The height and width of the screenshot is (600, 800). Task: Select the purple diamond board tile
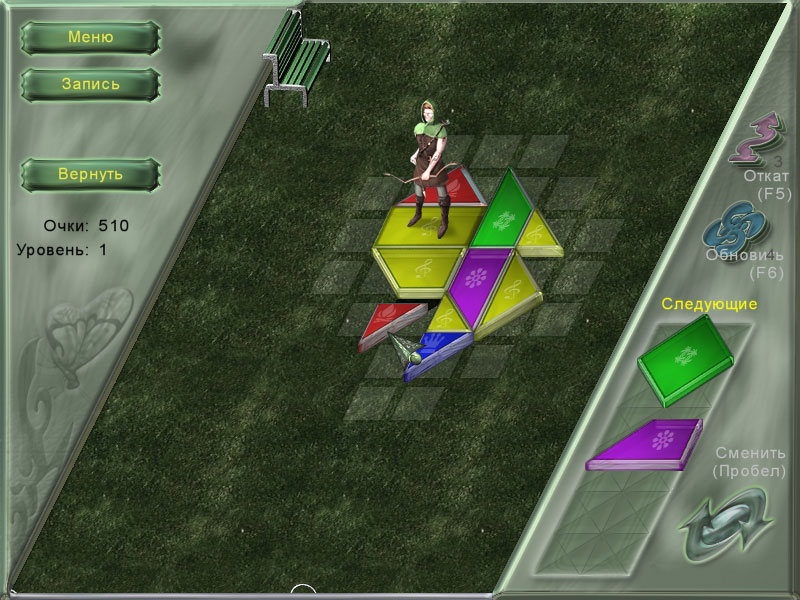click(x=478, y=283)
